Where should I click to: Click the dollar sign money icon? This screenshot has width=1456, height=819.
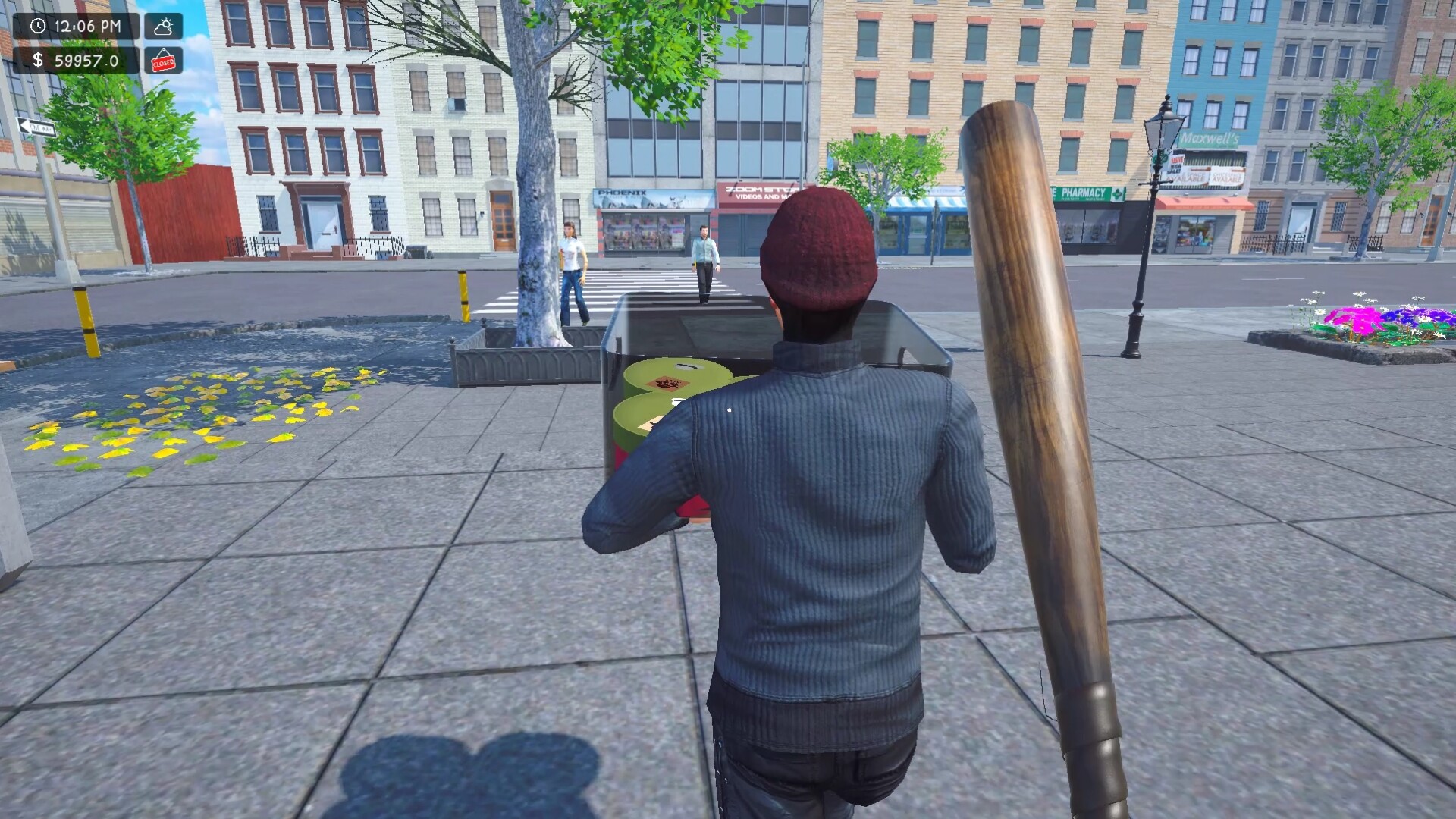[39, 61]
